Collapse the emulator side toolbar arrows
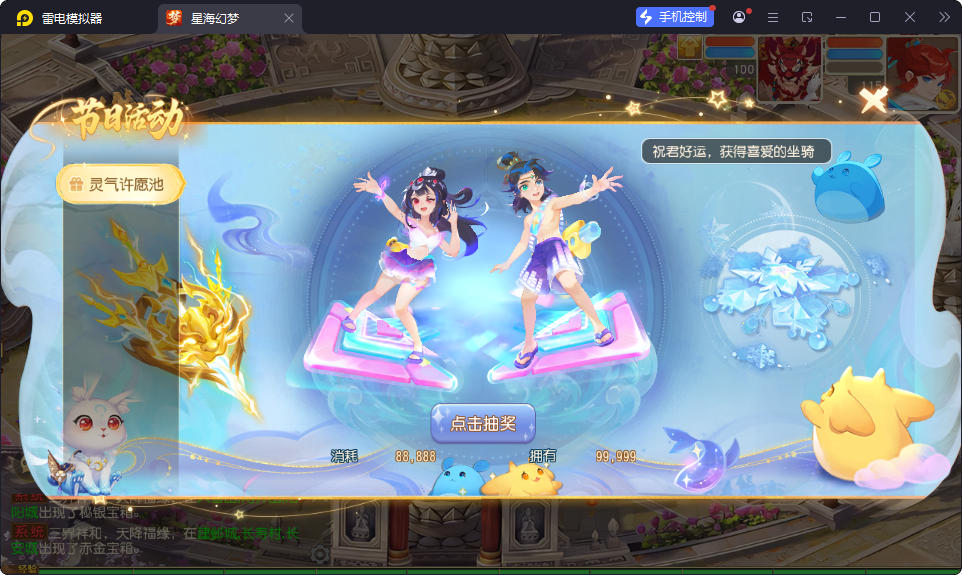The height and width of the screenshot is (575, 962). point(944,17)
